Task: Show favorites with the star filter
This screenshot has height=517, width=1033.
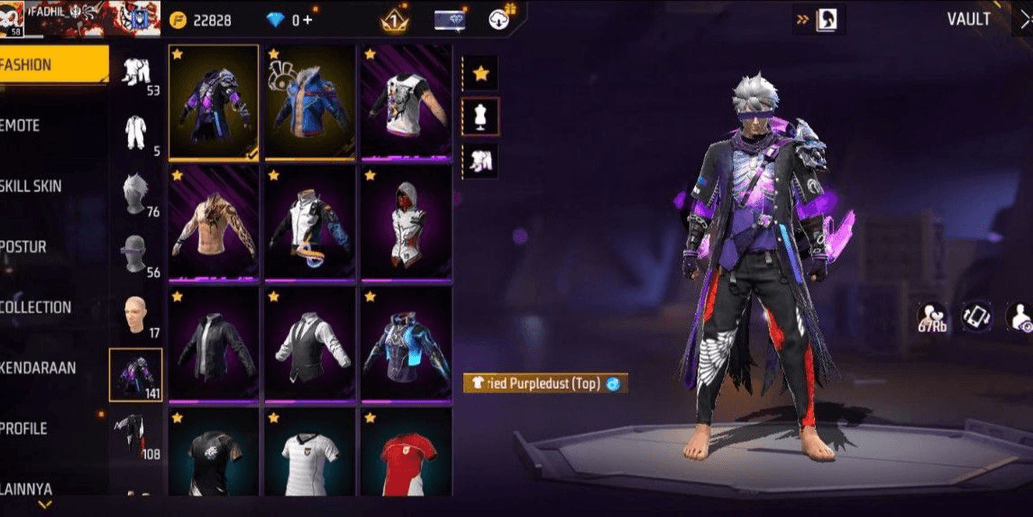Action: click(481, 73)
